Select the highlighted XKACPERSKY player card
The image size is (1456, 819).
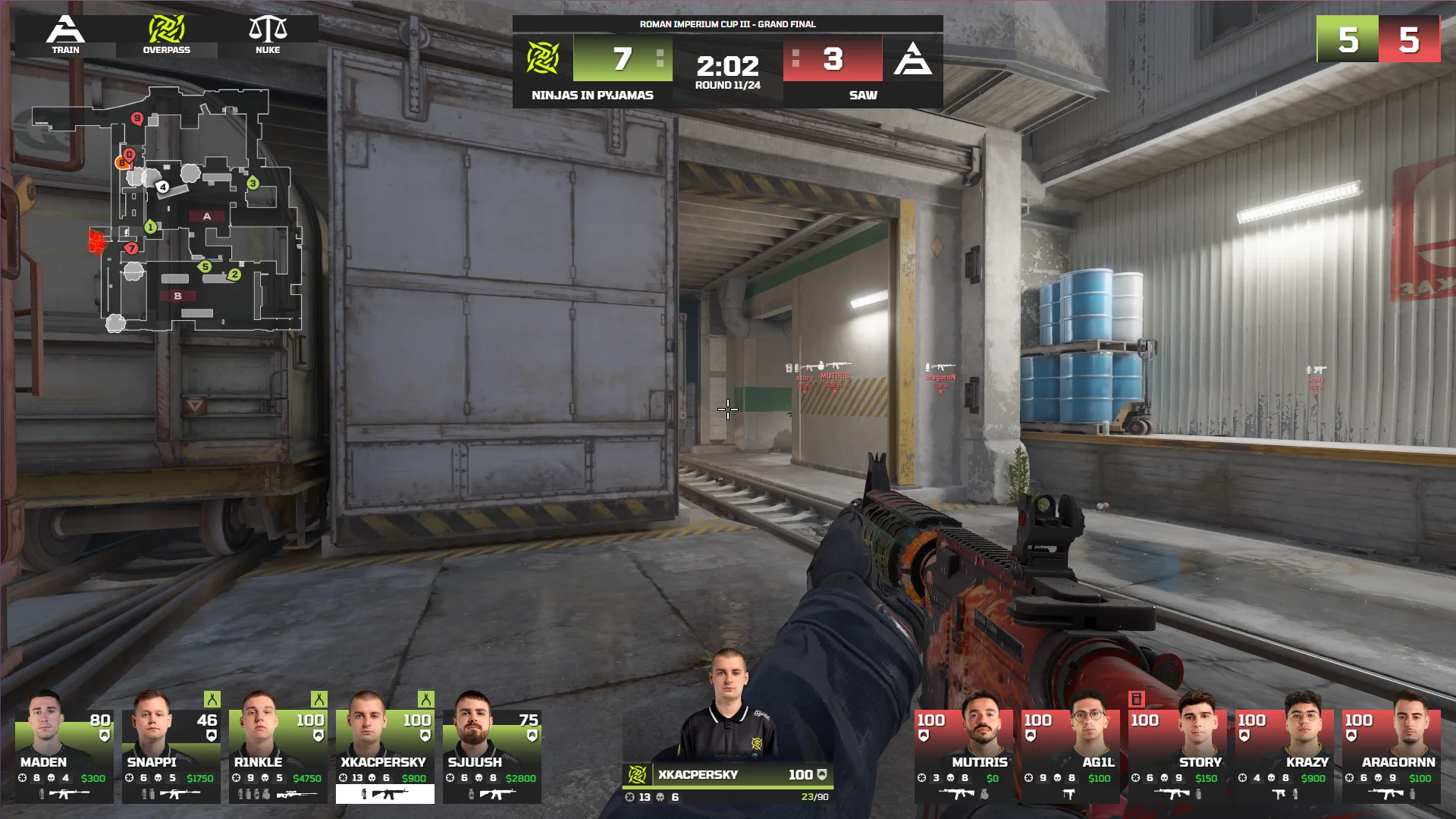coord(385,748)
